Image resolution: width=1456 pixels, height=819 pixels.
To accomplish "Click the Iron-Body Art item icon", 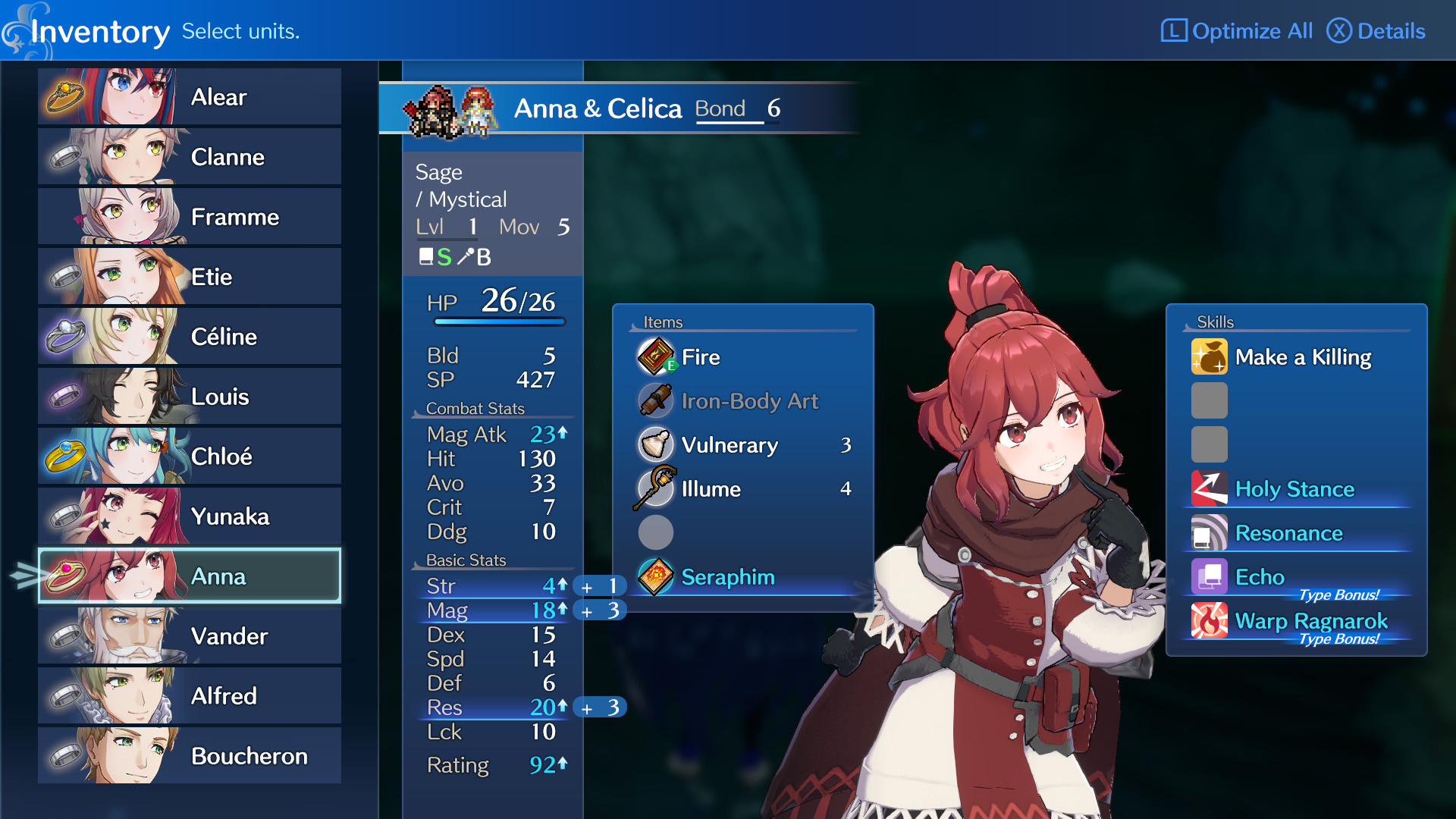I will pyautogui.click(x=656, y=401).
